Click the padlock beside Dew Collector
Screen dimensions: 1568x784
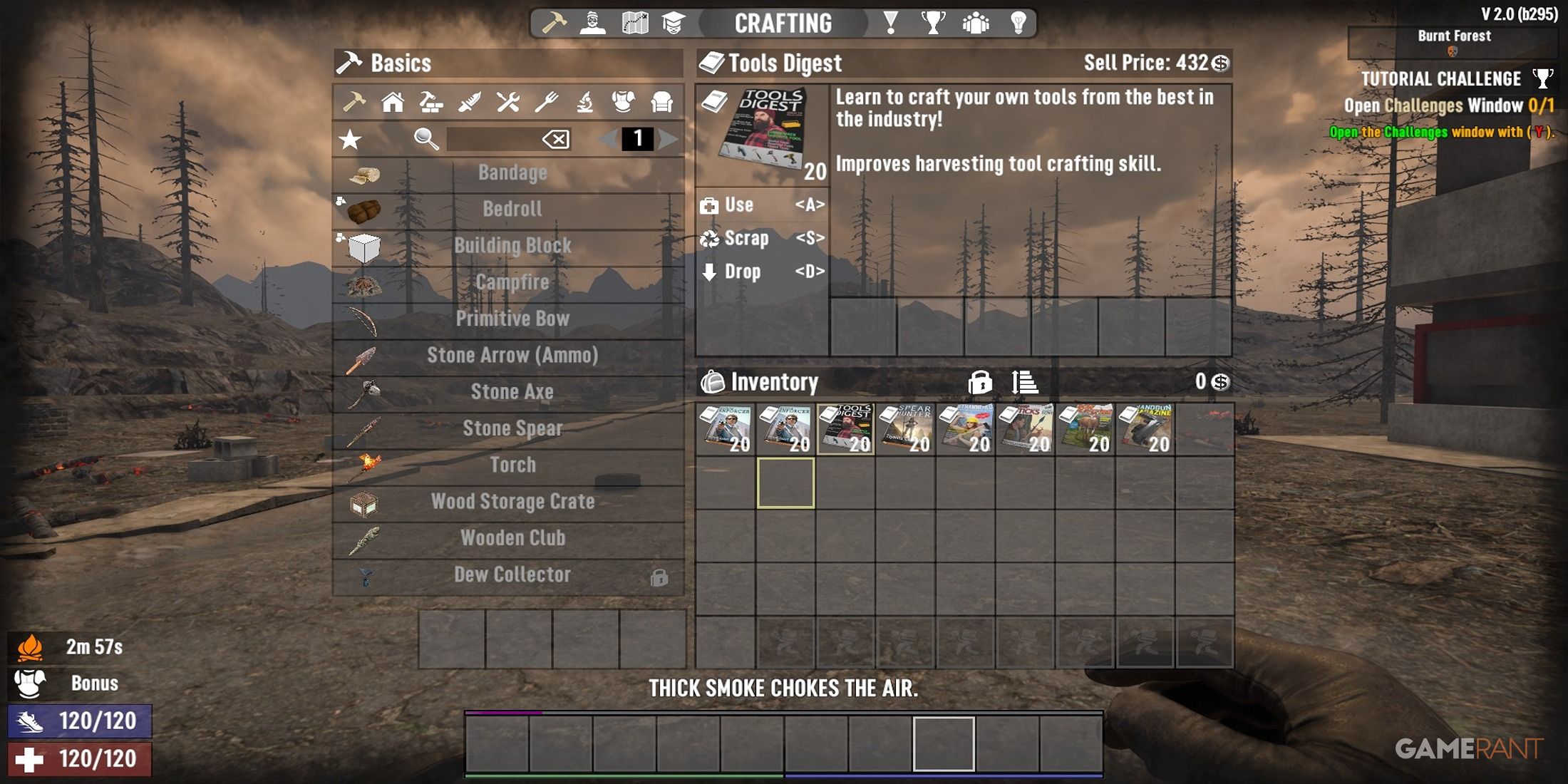tap(659, 576)
